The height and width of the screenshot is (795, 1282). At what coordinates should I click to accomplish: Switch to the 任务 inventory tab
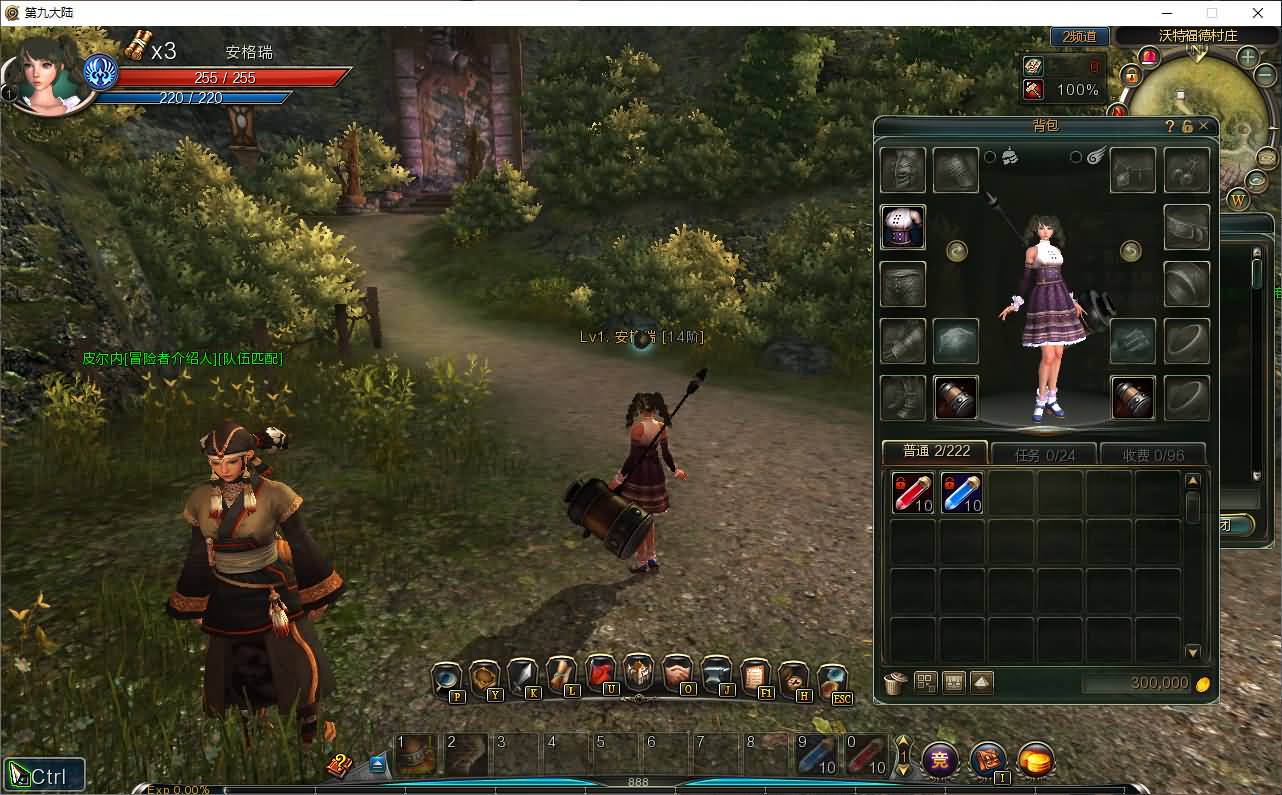(x=1043, y=455)
